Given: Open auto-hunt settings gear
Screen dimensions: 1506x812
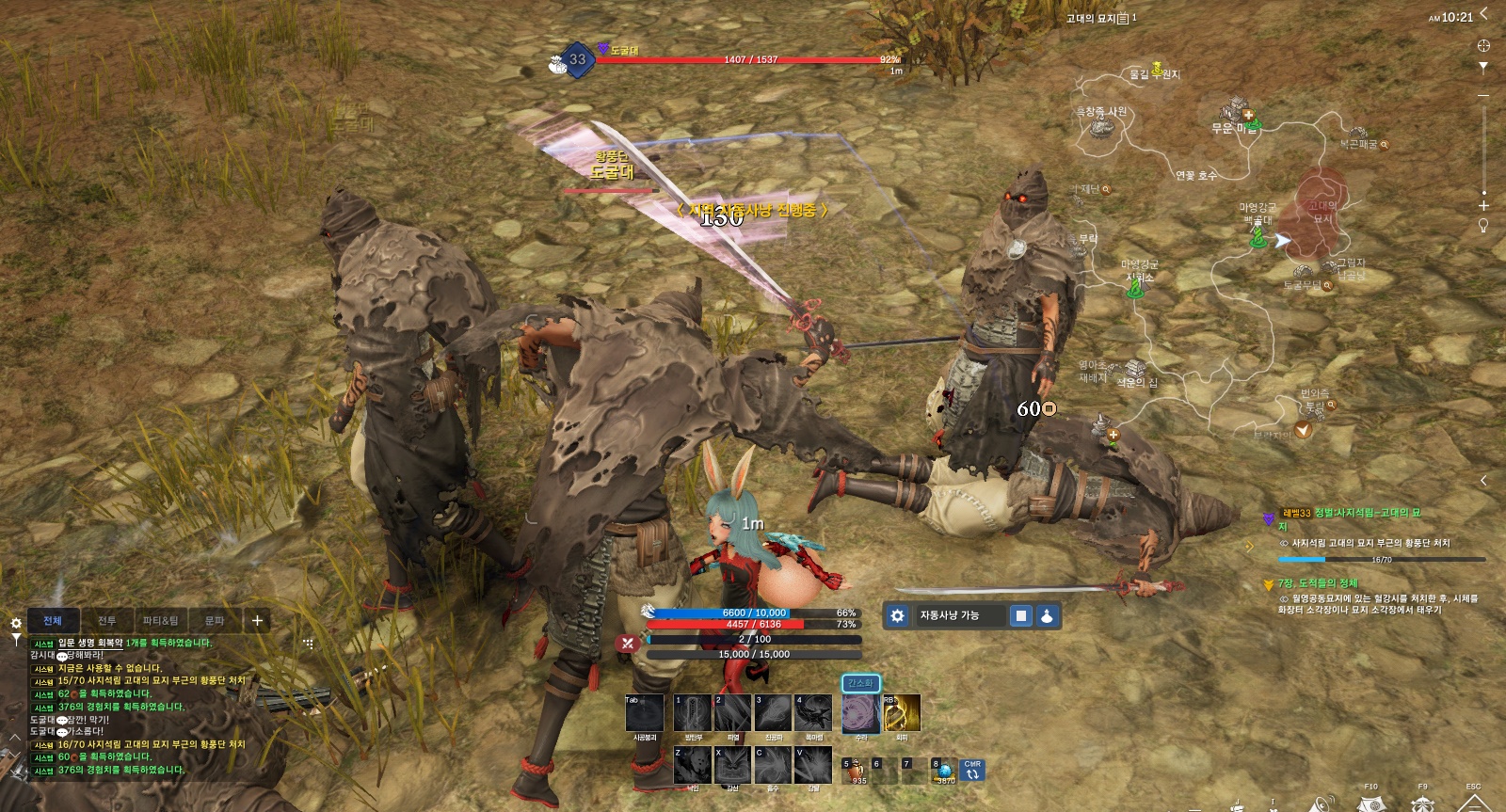Looking at the screenshot, I should [x=897, y=615].
